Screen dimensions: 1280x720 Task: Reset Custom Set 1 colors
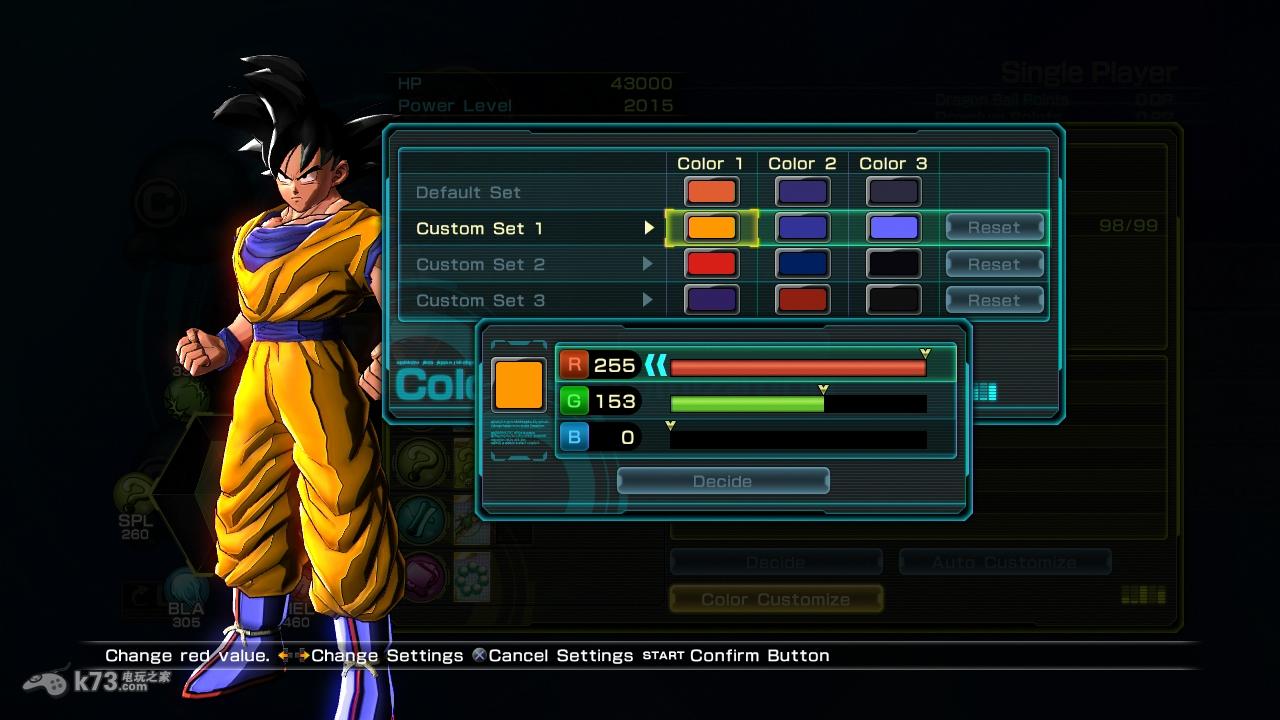pyautogui.click(x=994, y=228)
